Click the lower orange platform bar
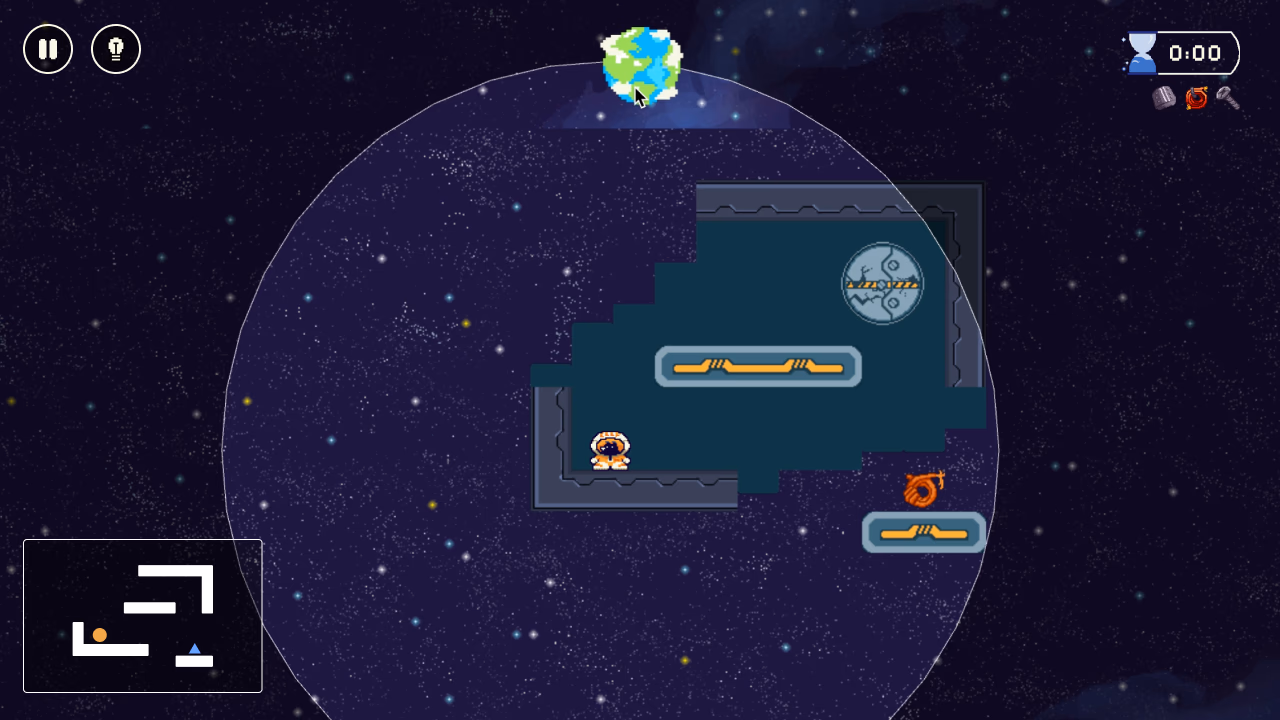This screenshot has width=1280, height=720. [923, 533]
